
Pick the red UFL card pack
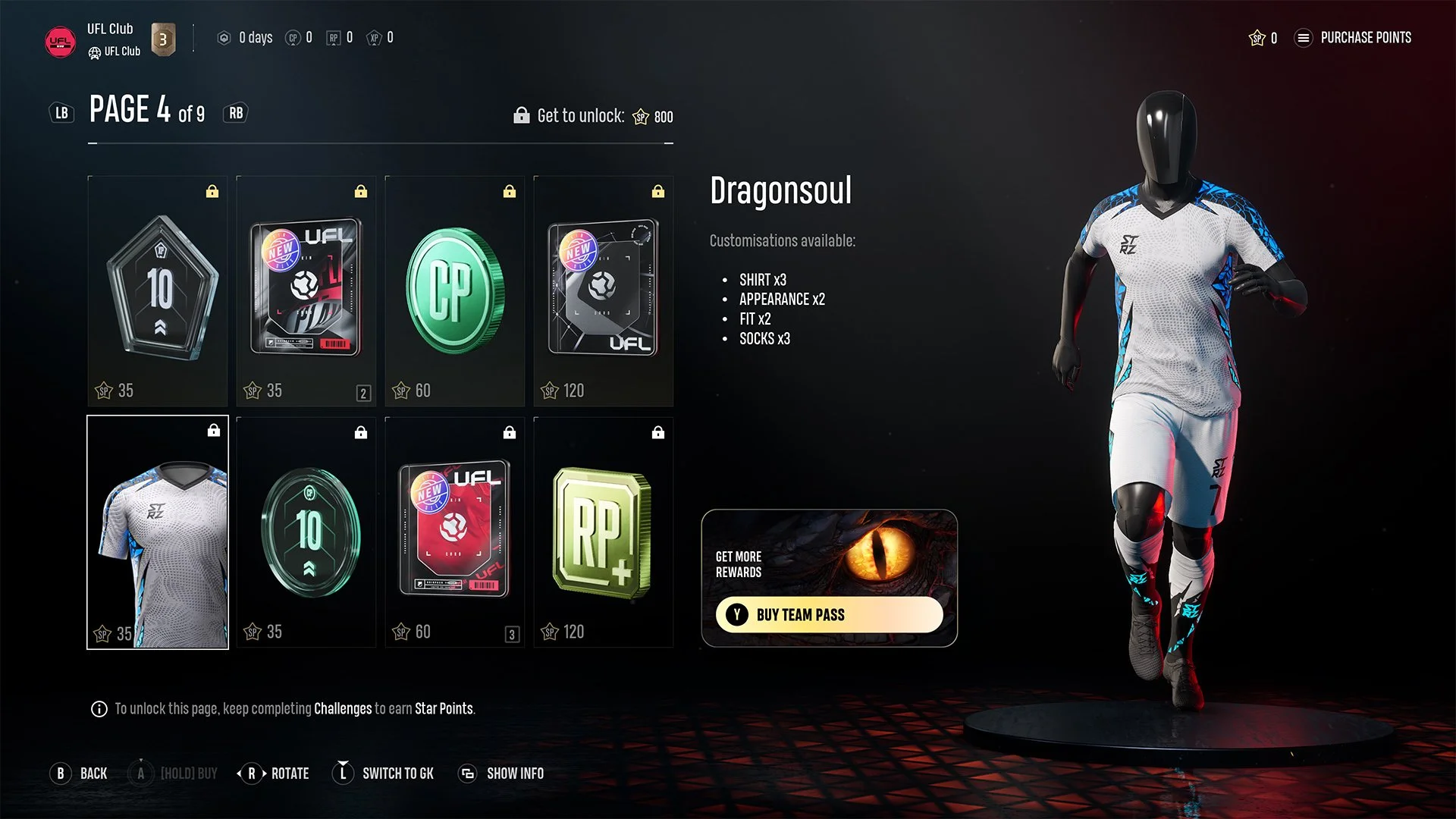tap(454, 532)
